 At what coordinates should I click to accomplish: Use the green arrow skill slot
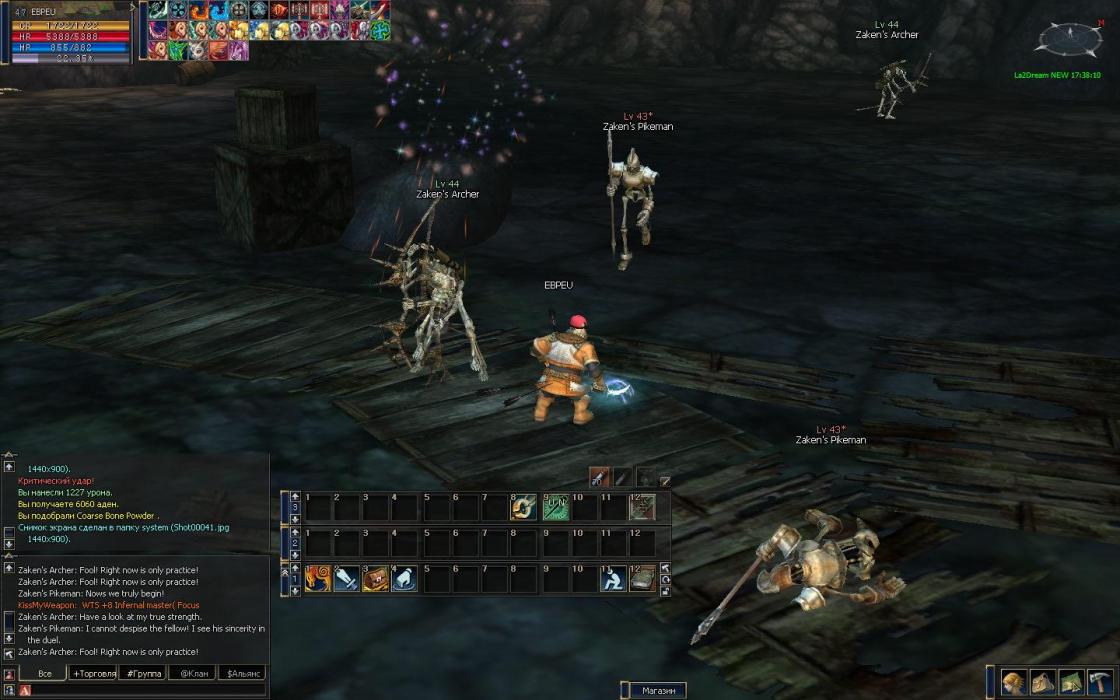pyautogui.click(x=555, y=508)
